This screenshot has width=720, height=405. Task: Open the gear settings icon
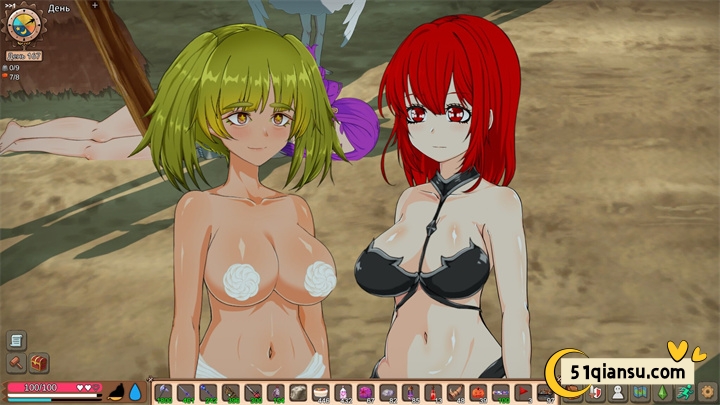pos(708,392)
